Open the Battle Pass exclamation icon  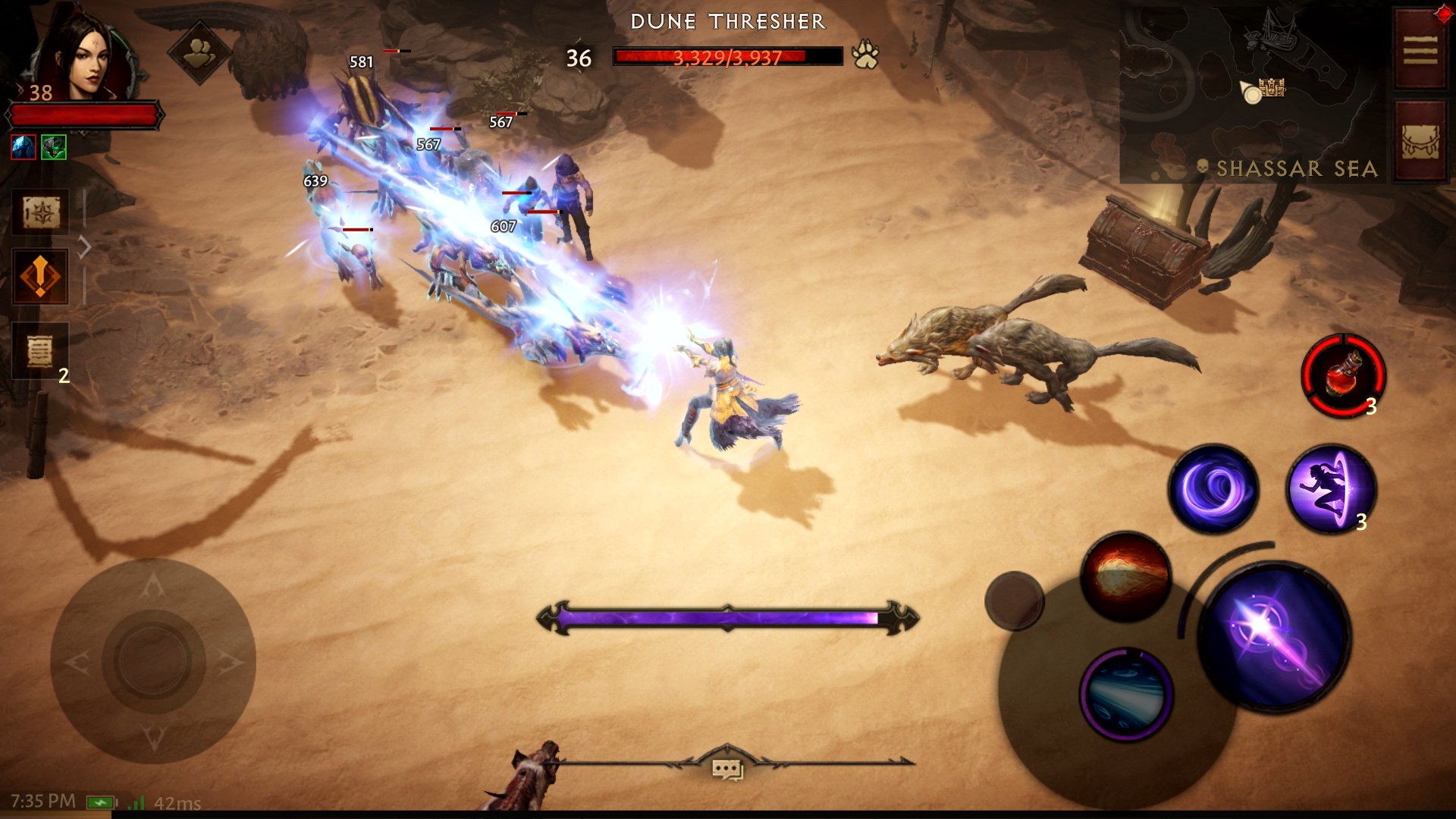pos(39,277)
